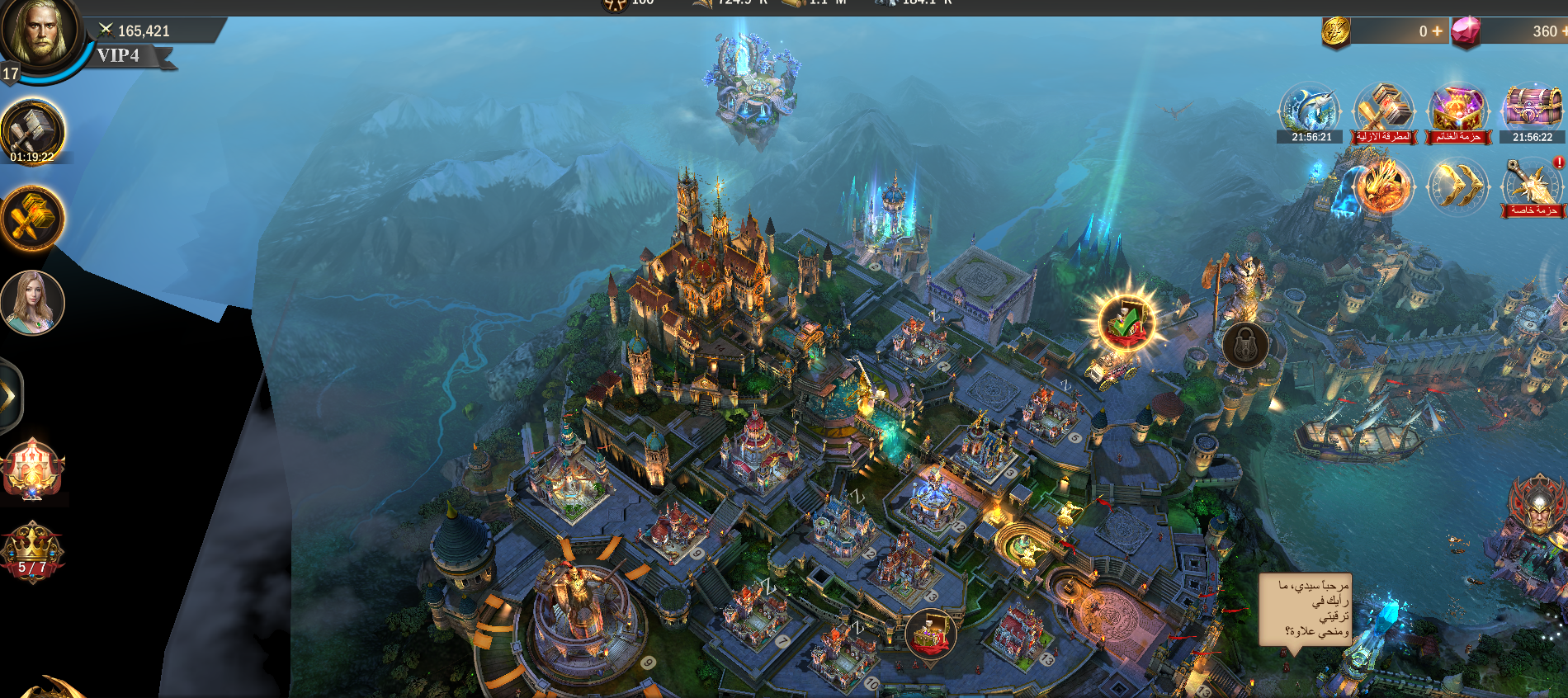
Task: Open the bearded player avatar profile
Action: click(x=40, y=35)
